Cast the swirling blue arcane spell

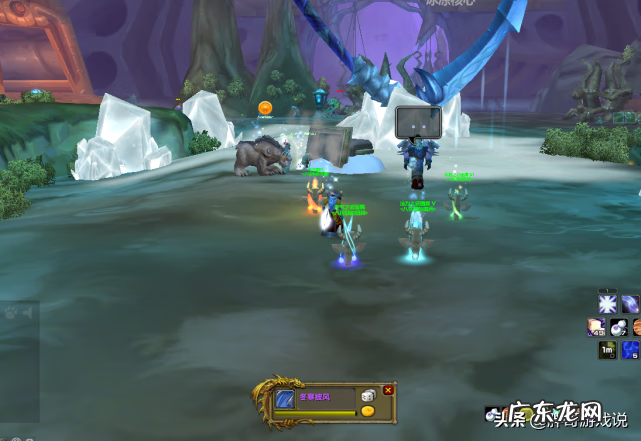(630, 303)
